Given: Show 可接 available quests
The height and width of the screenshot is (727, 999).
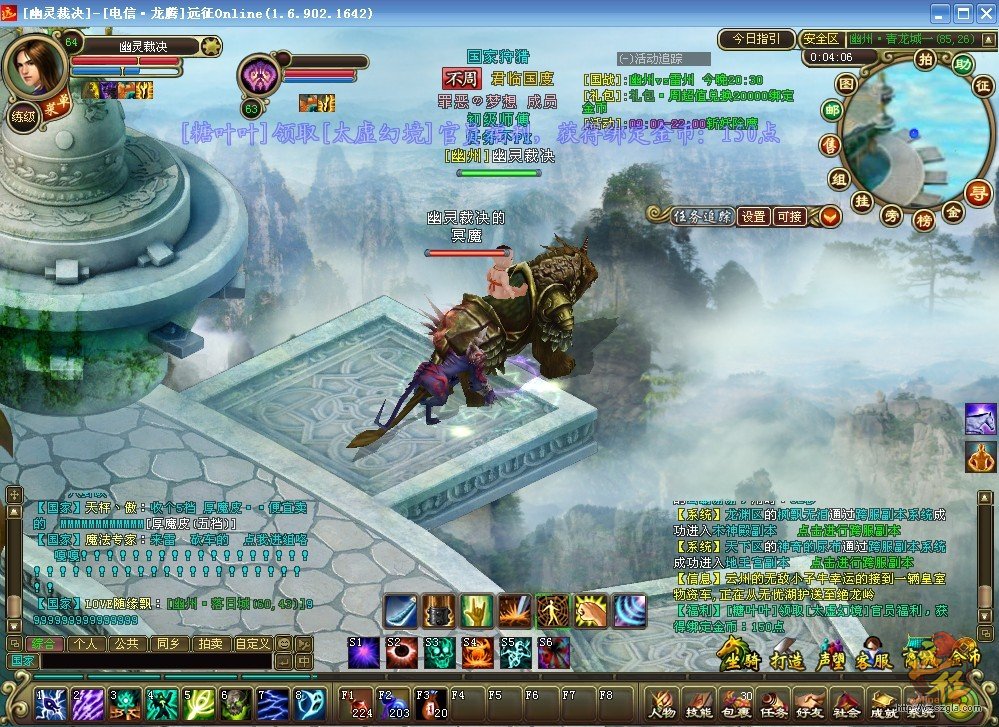Looking at the screenshot, I should tap(790, 216).
